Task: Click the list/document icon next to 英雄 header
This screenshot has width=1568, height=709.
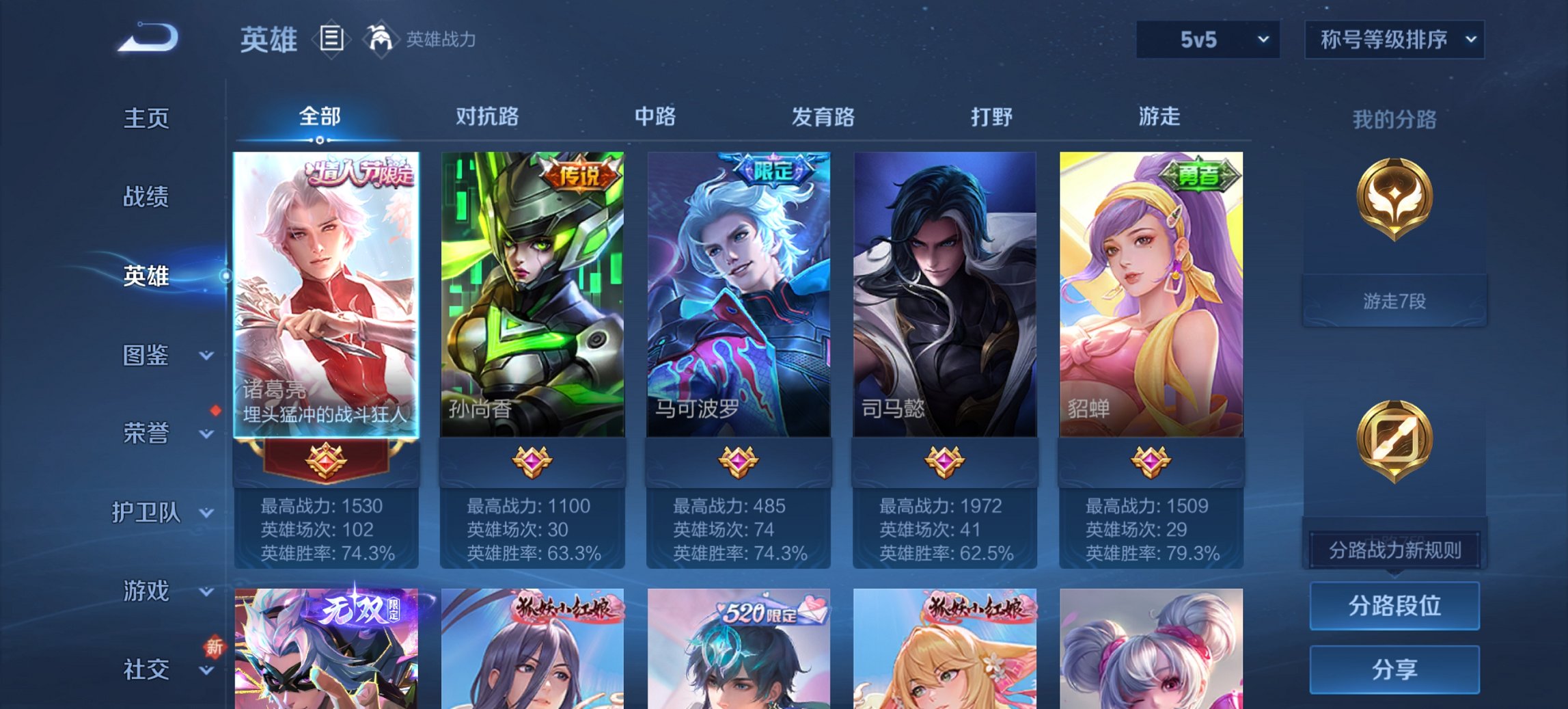Action: [x=332, y=39]
